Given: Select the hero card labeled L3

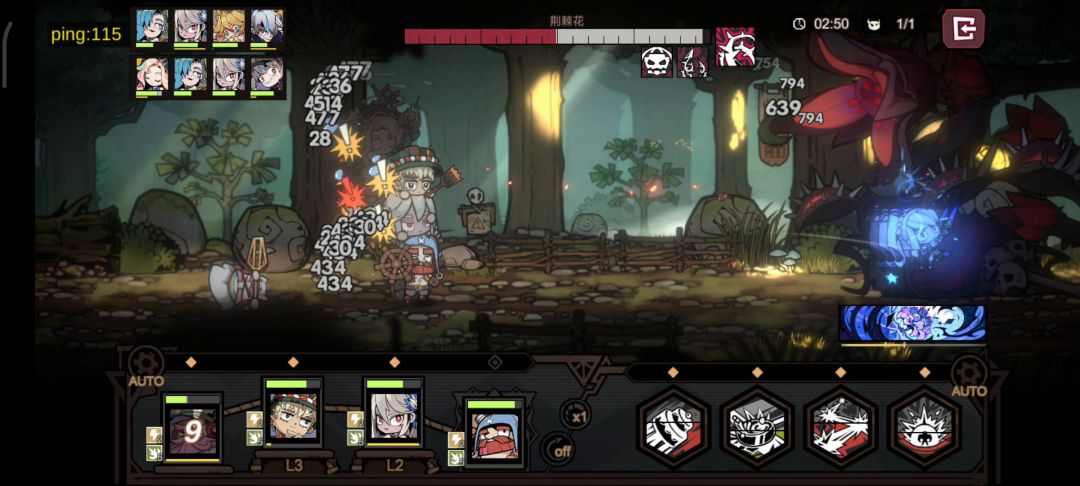Looking at the screenshot, I should 292,412.
